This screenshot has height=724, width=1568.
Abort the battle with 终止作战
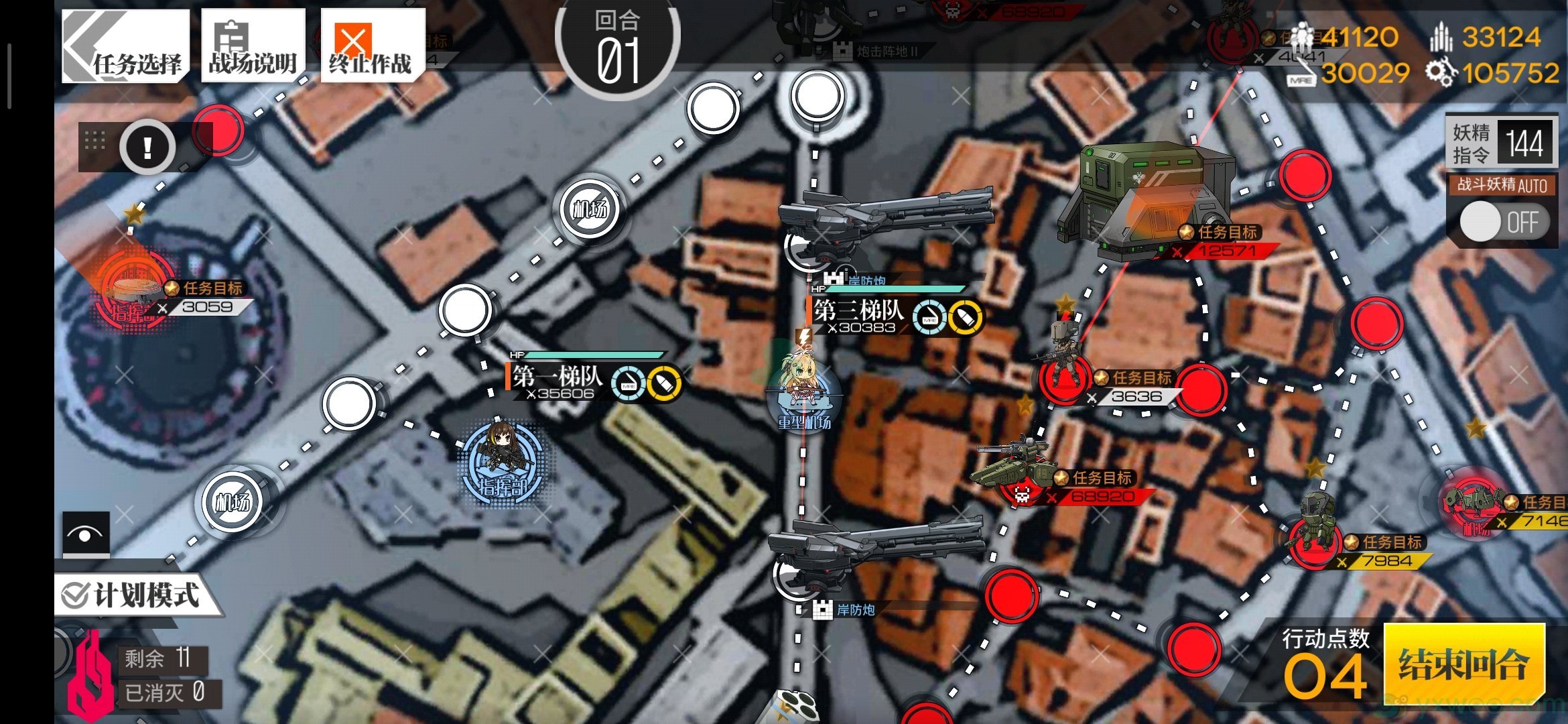click(371, 47)
